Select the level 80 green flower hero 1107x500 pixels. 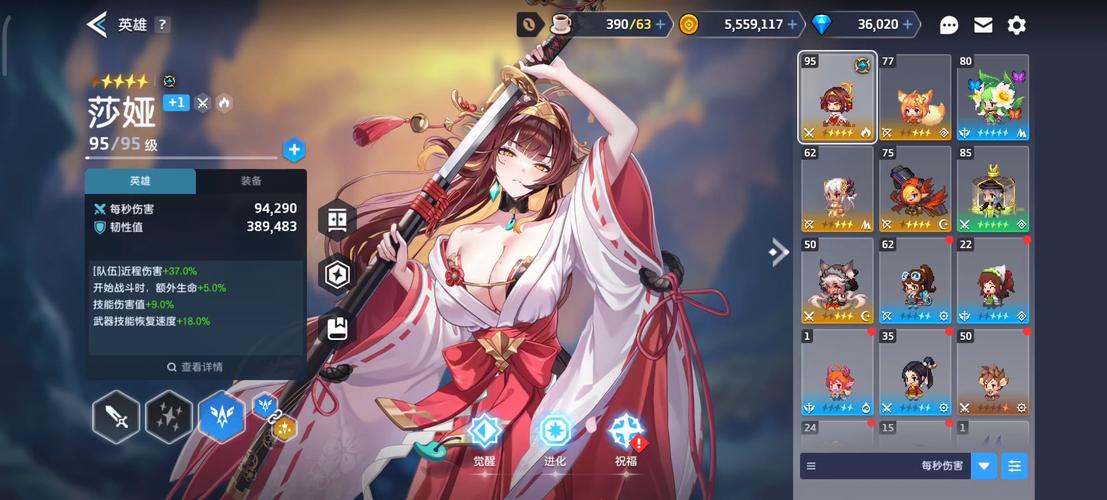993,97
